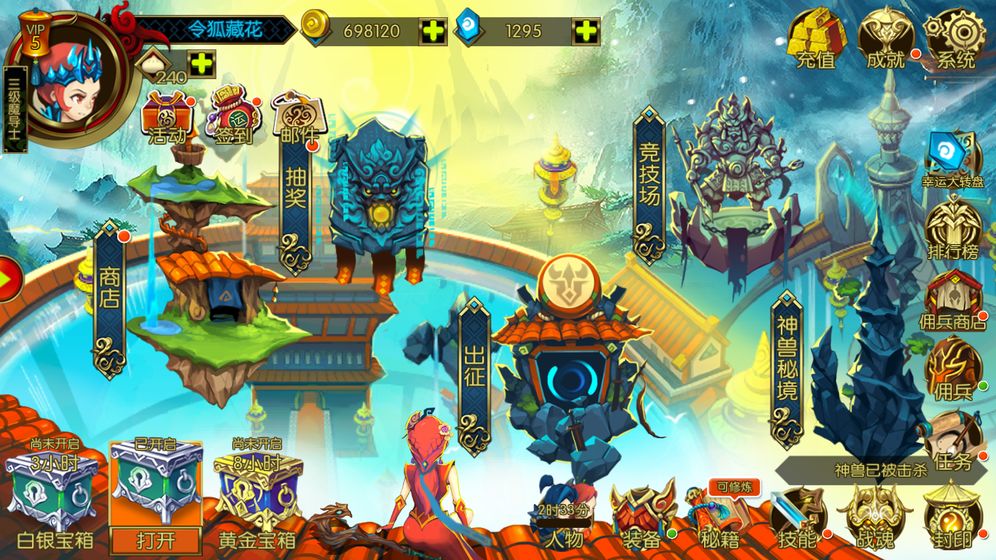The image size is (996, 560).
Task: Add blue gems with the green plus
Action: coord(586,31)
